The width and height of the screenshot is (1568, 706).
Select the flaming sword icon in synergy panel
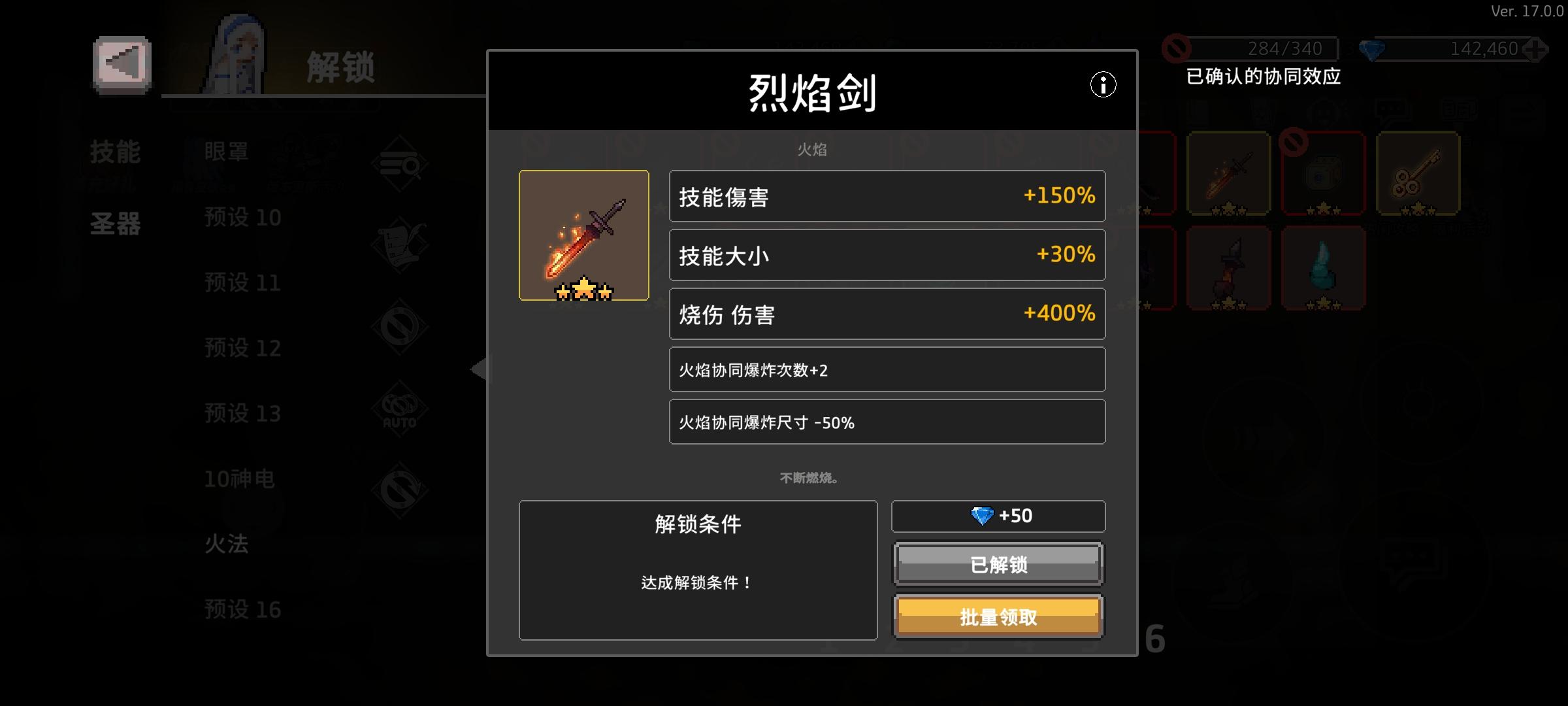pyautogui.click(x=1228, y=173)
